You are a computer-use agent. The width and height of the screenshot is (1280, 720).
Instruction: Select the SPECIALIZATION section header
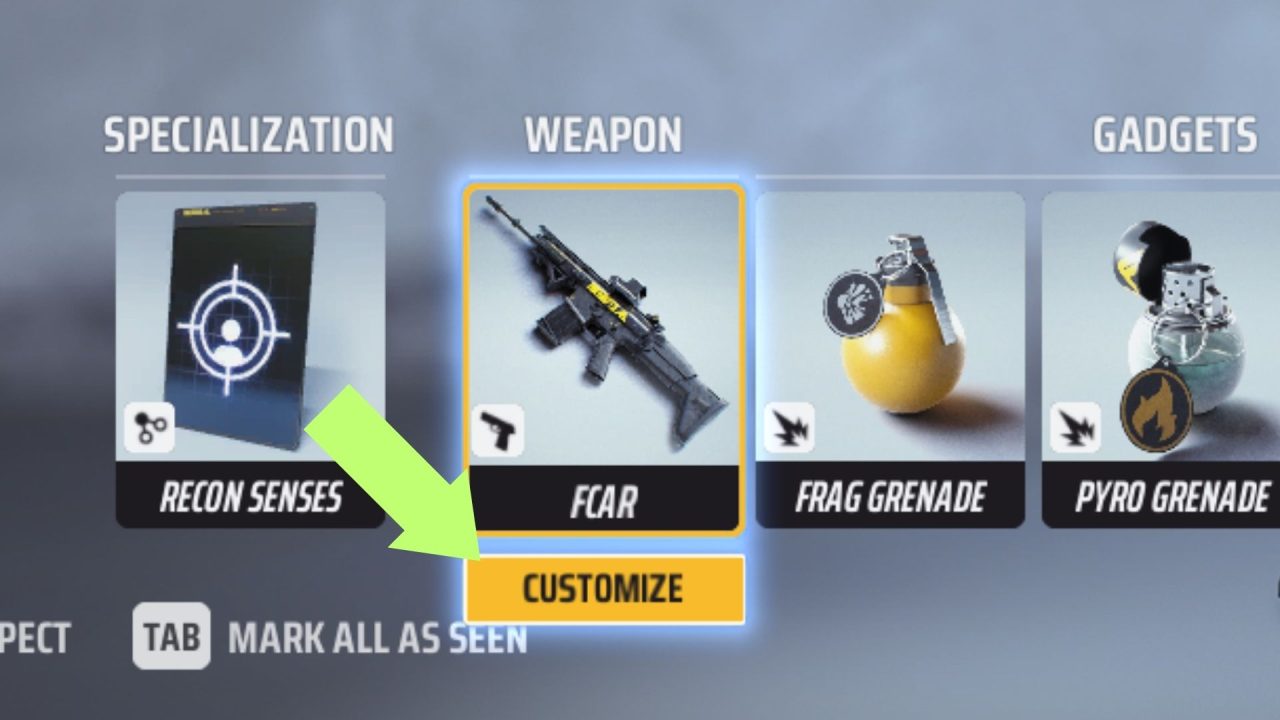[x=251, y=128]
